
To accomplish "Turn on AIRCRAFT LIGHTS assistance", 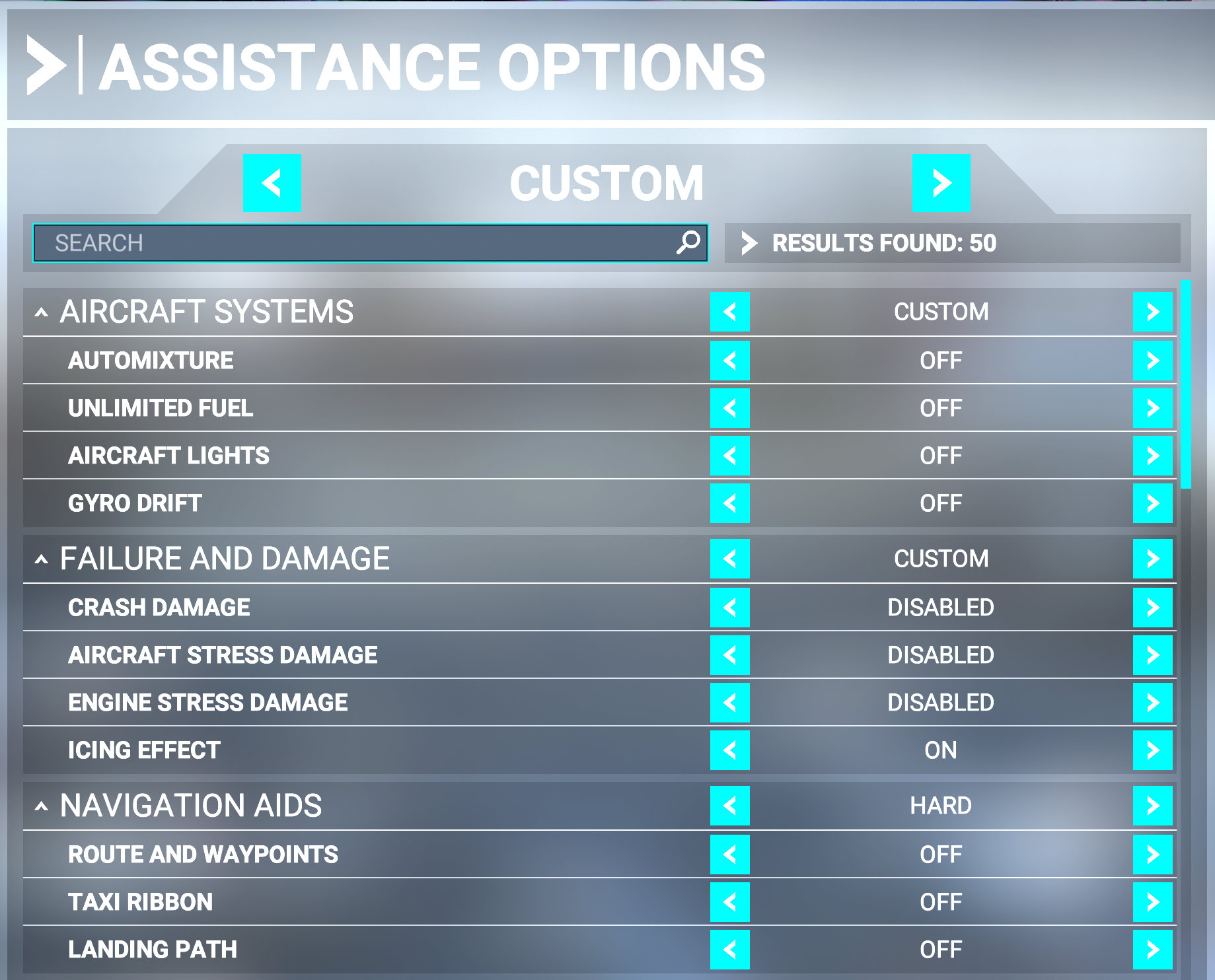I will [1154, 456].
